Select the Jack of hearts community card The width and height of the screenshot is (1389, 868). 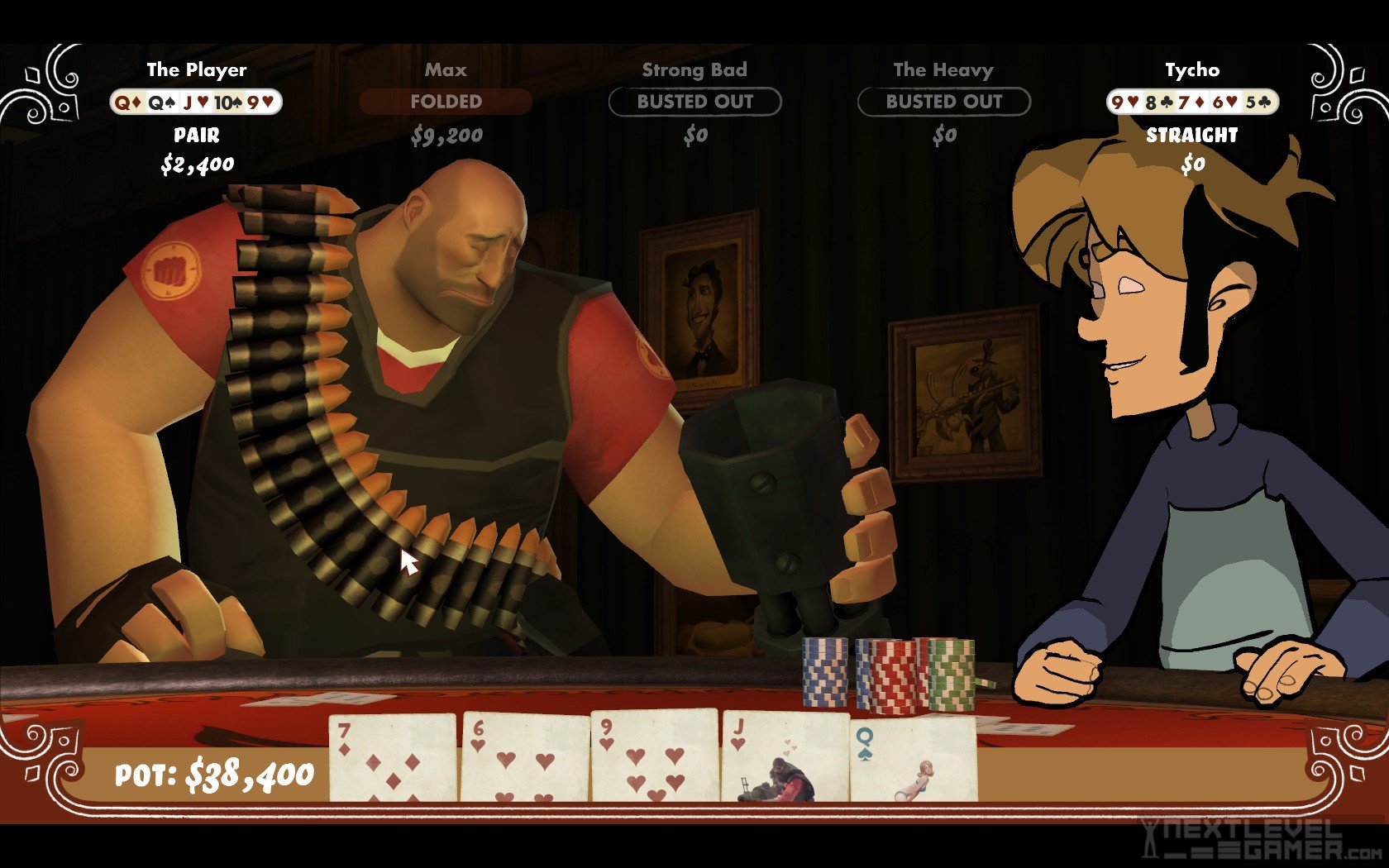(784, 758)
